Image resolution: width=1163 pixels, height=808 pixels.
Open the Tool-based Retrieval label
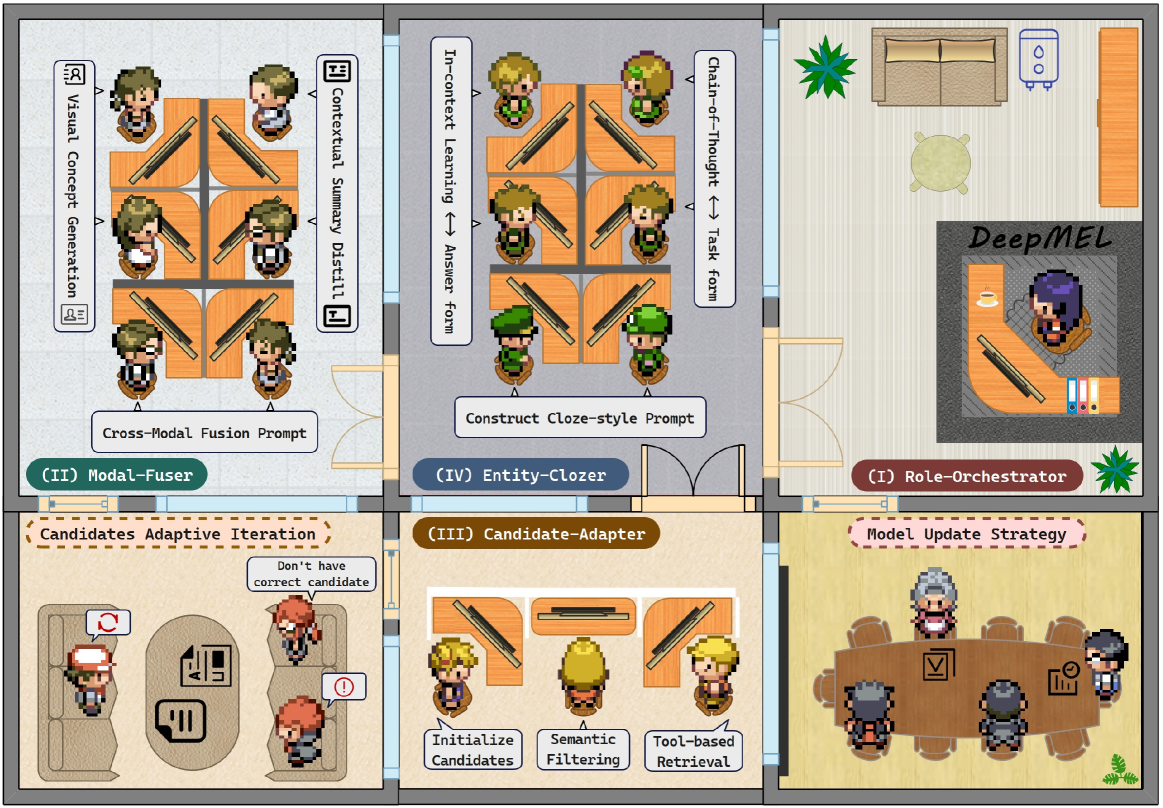click(x=693, y=751)
